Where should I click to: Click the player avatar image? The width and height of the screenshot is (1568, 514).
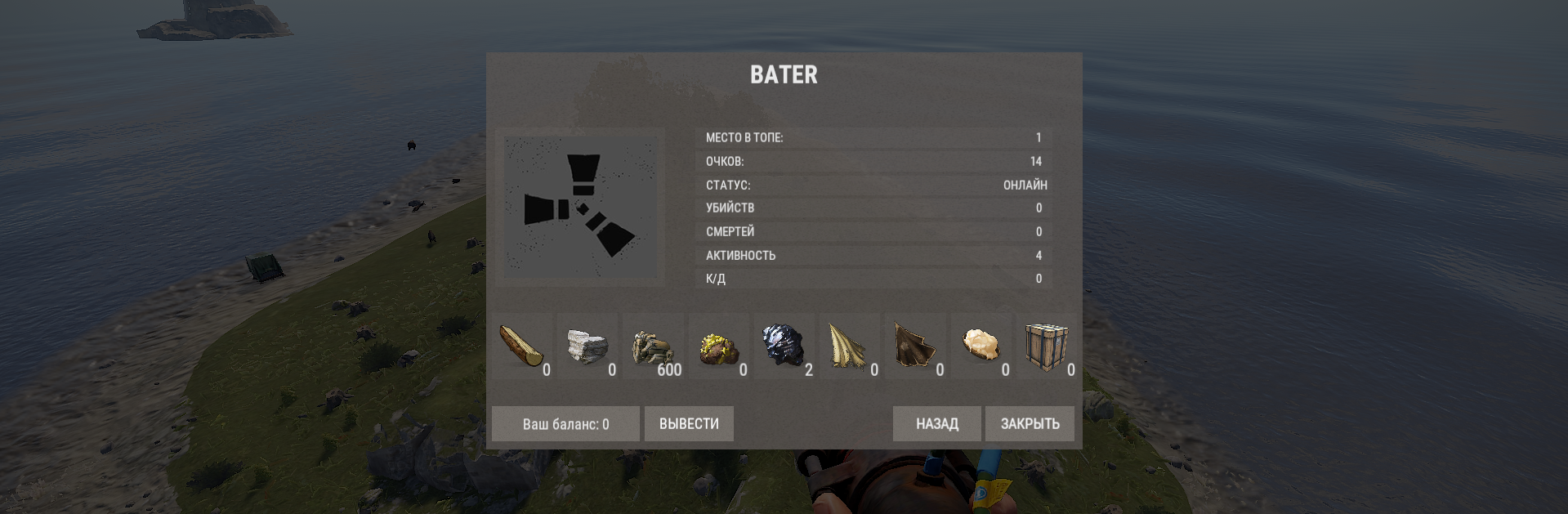click(x=580, y=207)
